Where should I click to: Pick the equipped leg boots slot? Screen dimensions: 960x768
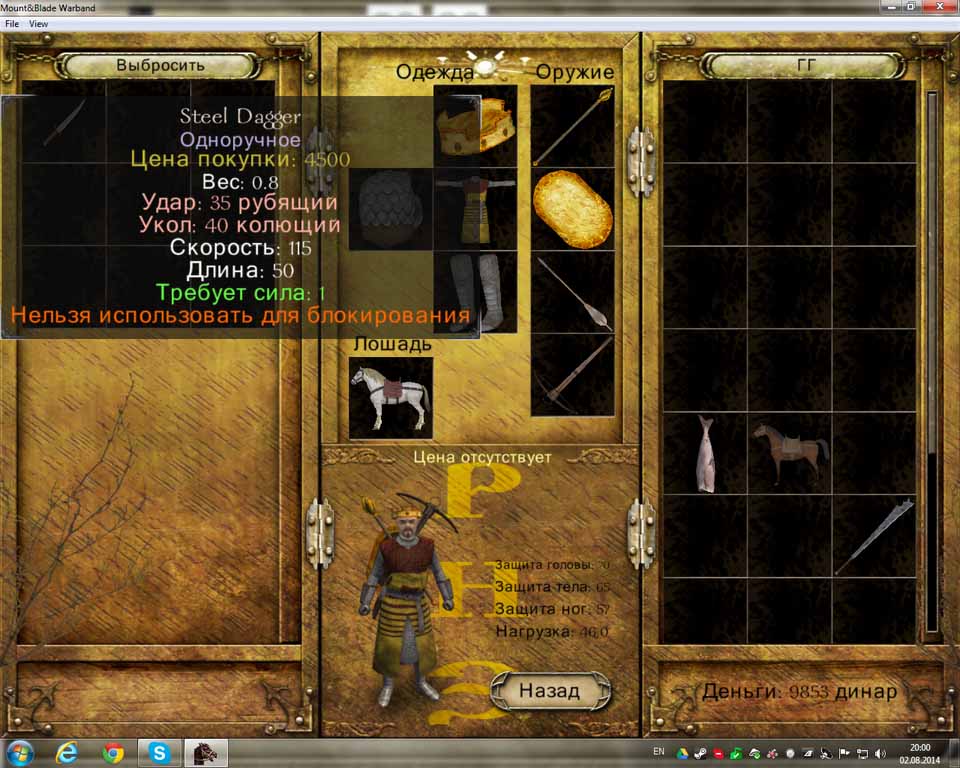476,291
